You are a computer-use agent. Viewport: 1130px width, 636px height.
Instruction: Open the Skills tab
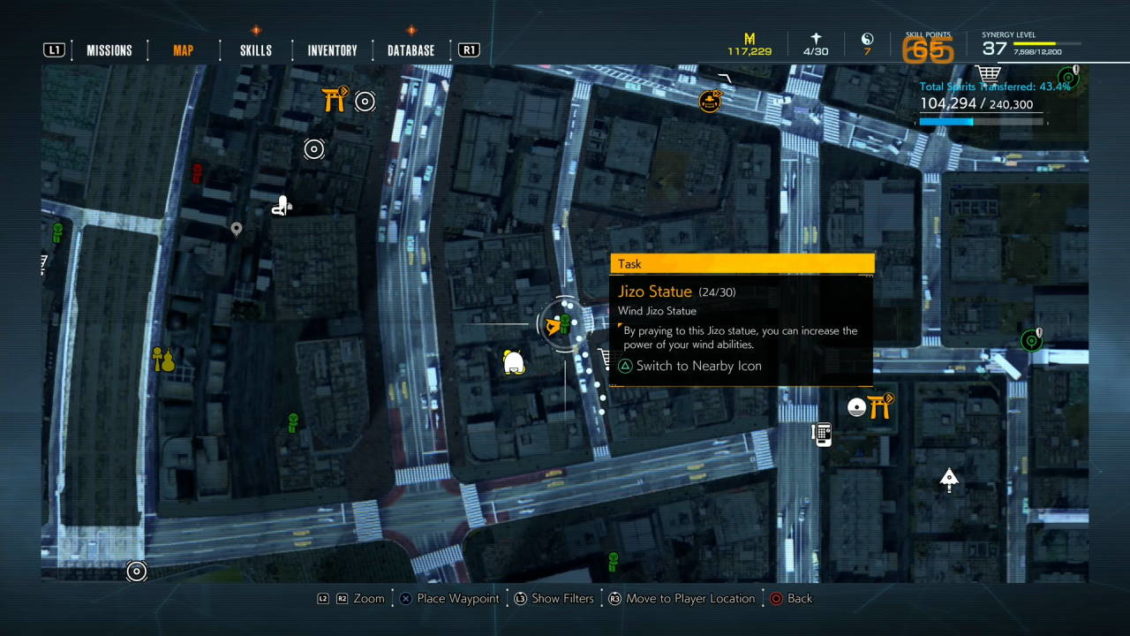(x=256, y=50)
